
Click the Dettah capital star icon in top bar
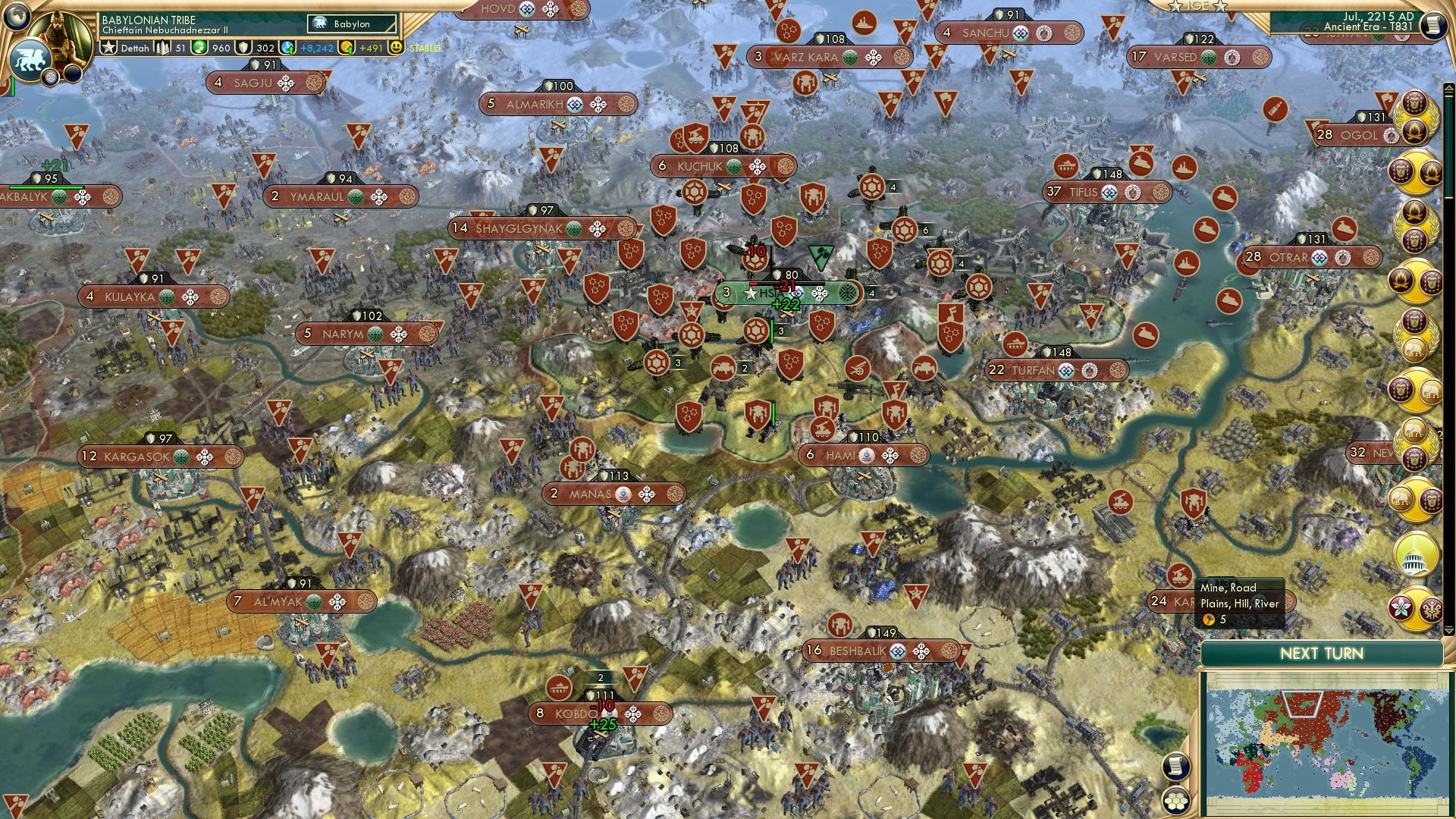click(108, 48)
